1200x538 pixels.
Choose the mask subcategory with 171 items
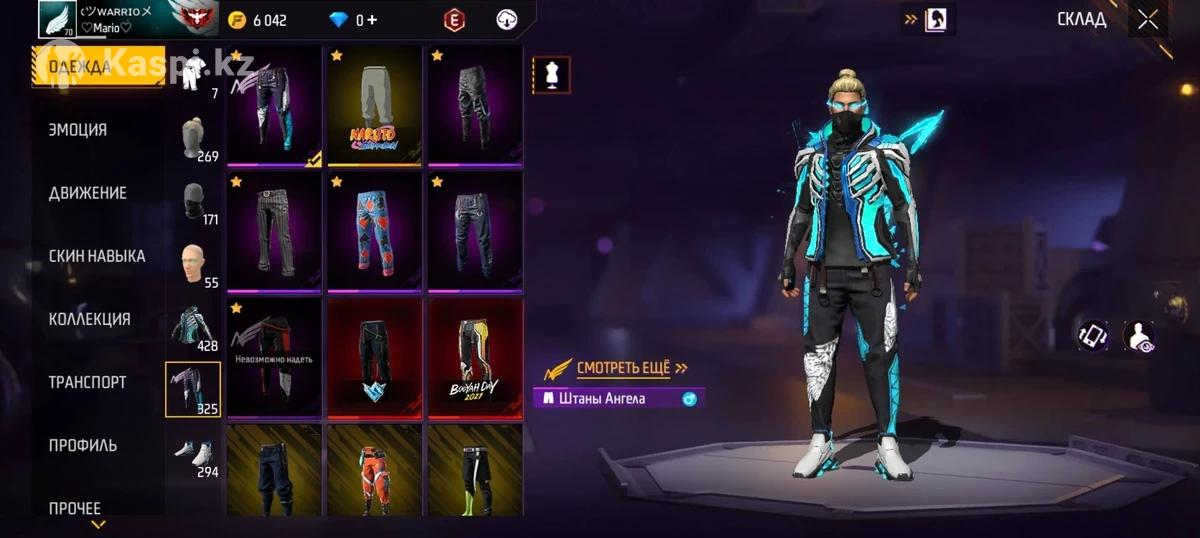pyautogui.click(x=193, y=202)
